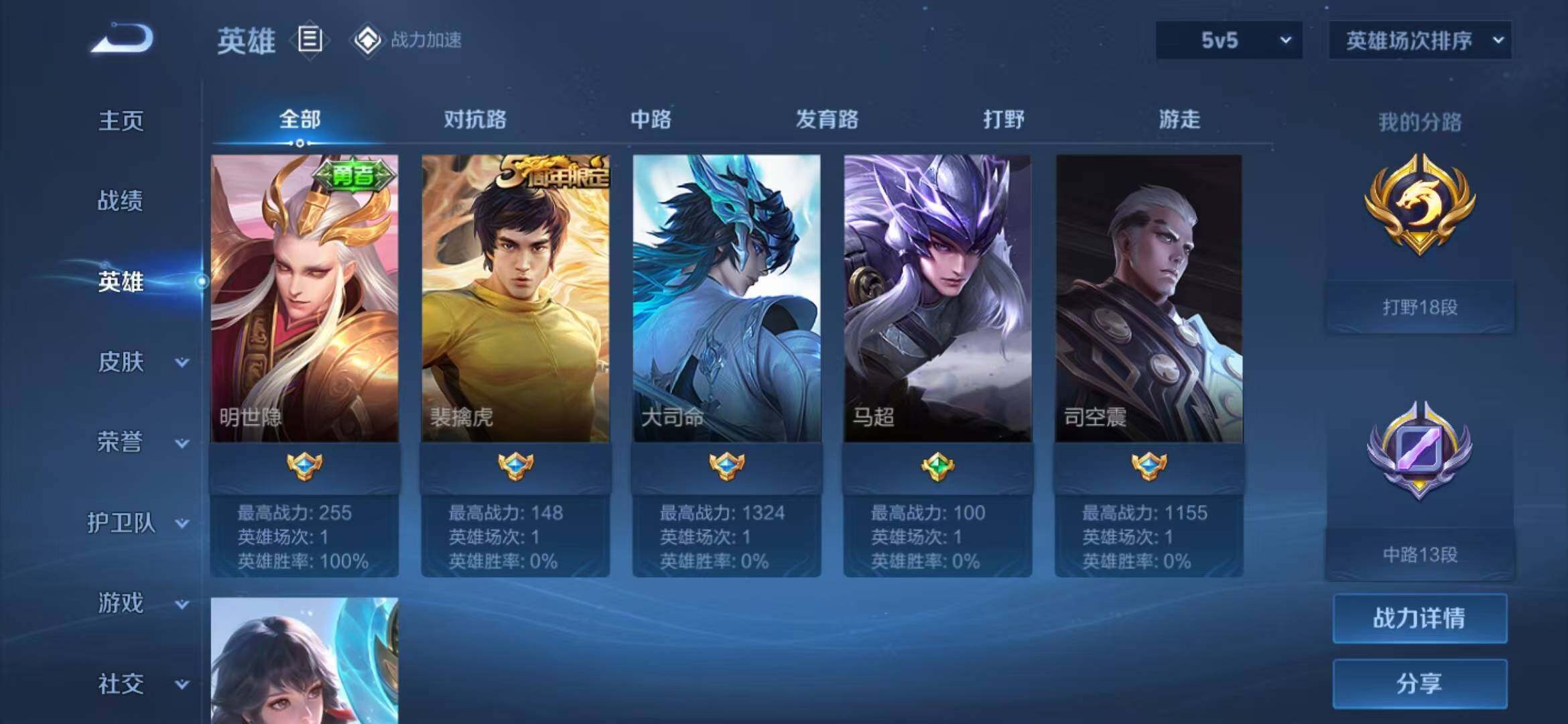The width and height of the screenshot is (1568, 724).
Task: Open the 5v5 mode dropdown
Action: point(1229,40)
